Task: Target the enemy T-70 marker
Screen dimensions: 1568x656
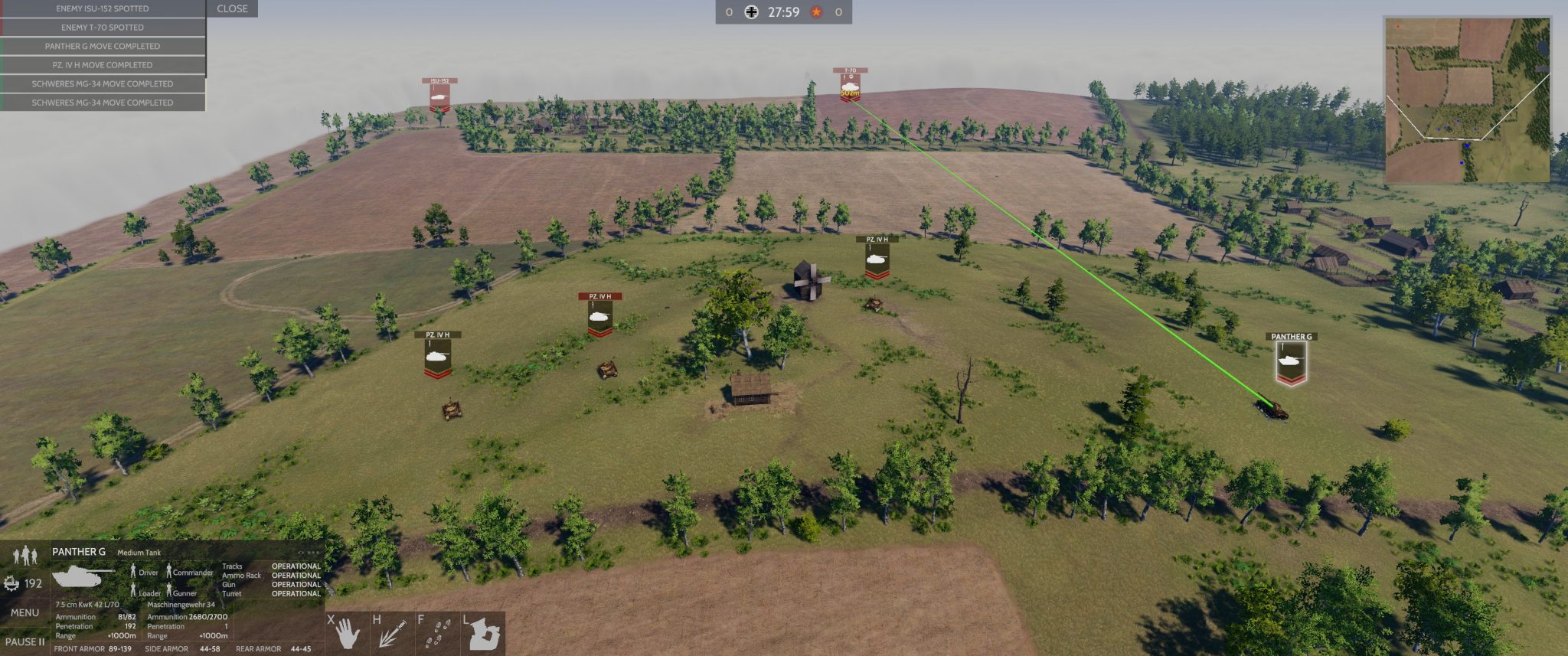Action: [850, 86]
